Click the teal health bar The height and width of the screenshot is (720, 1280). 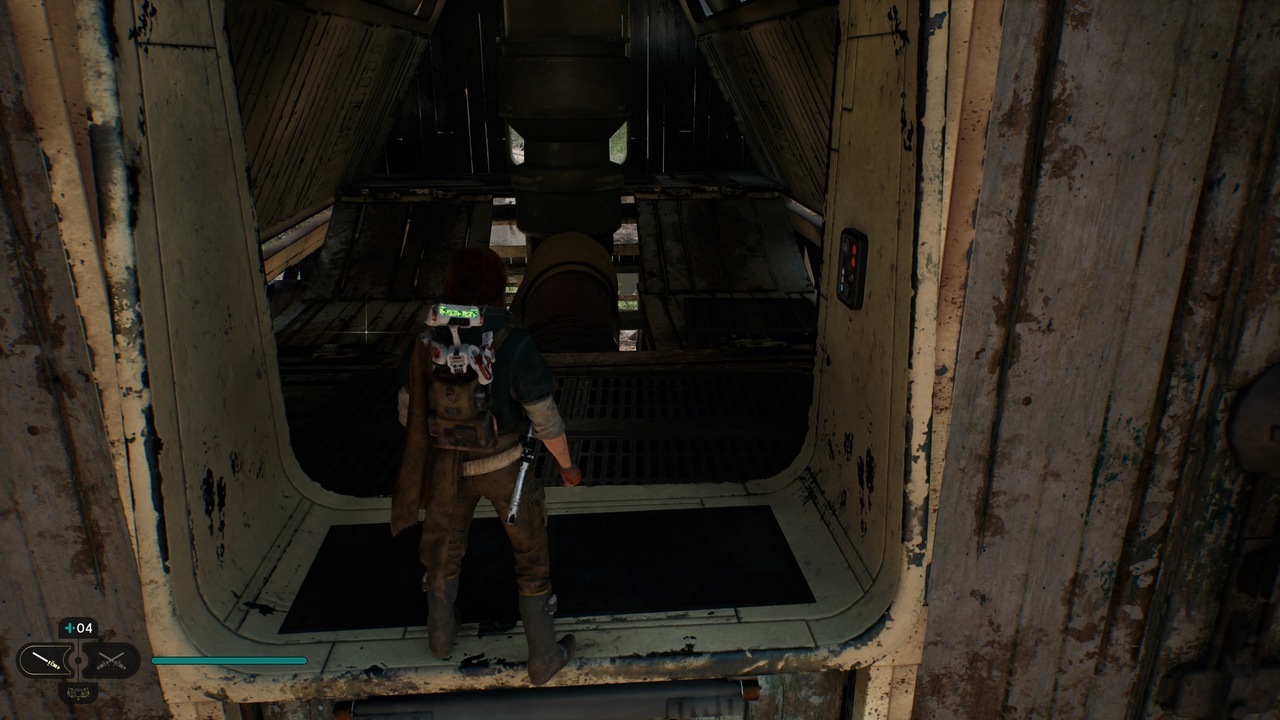[230, 660]
